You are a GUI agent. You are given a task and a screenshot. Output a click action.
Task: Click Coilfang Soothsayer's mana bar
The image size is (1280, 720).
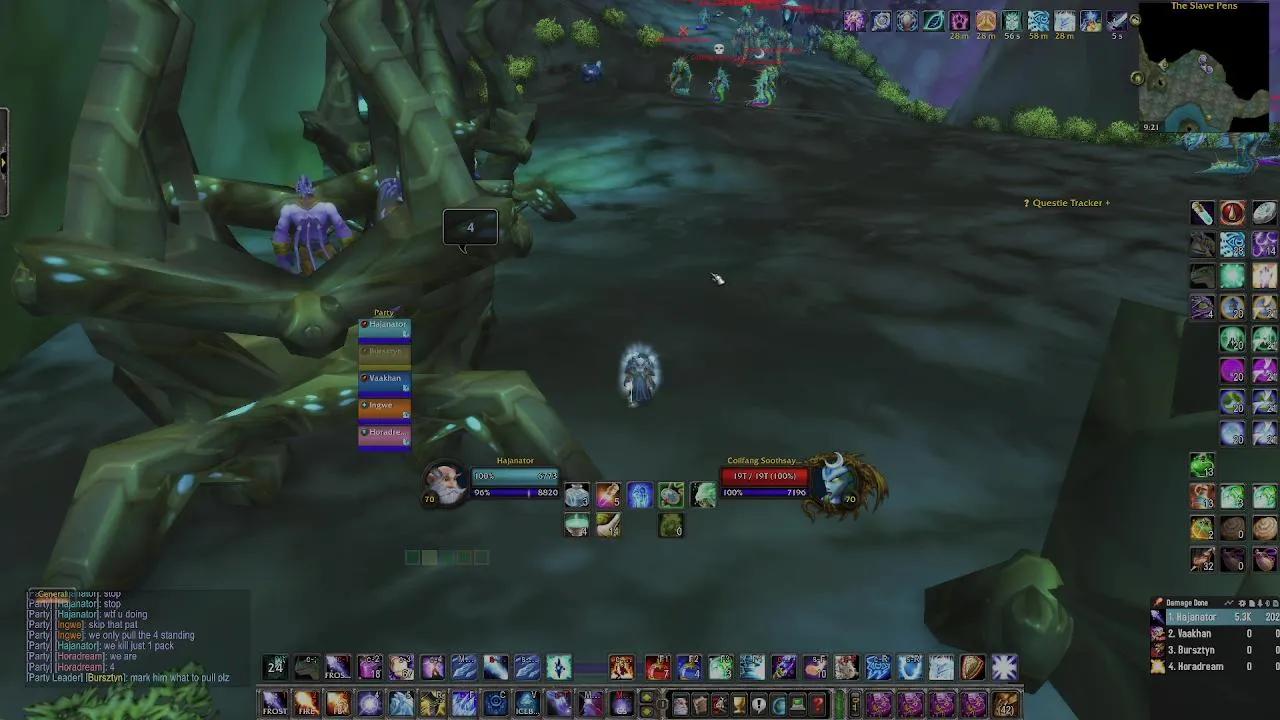(765, 492)
